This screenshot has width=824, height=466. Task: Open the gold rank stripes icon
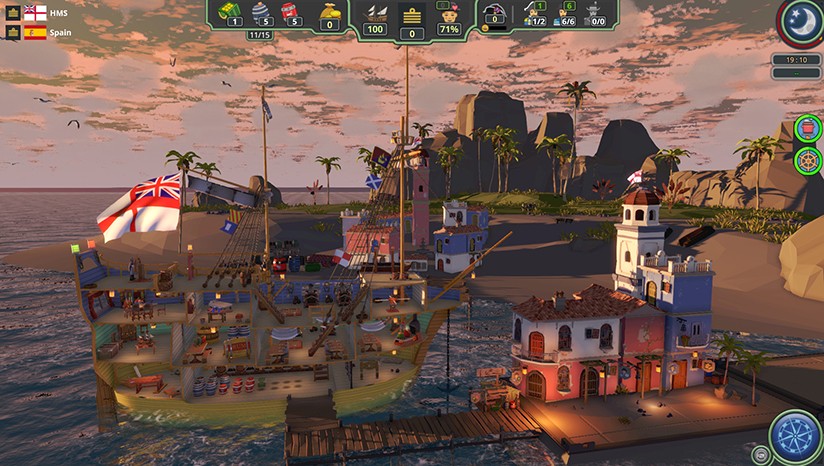click(x=411, y=14)
